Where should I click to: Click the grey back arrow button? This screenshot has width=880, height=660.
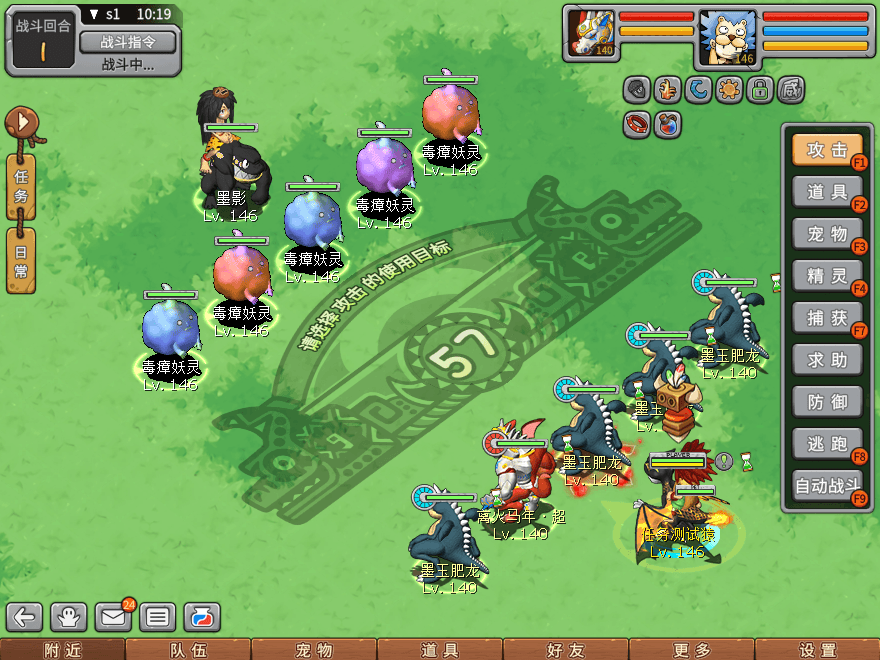[x=26, y=617]
